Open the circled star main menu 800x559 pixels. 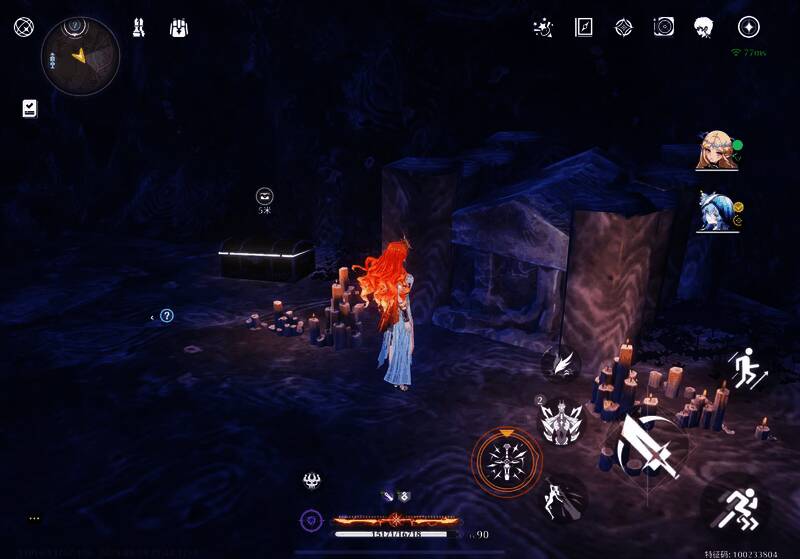click(748, 27)
